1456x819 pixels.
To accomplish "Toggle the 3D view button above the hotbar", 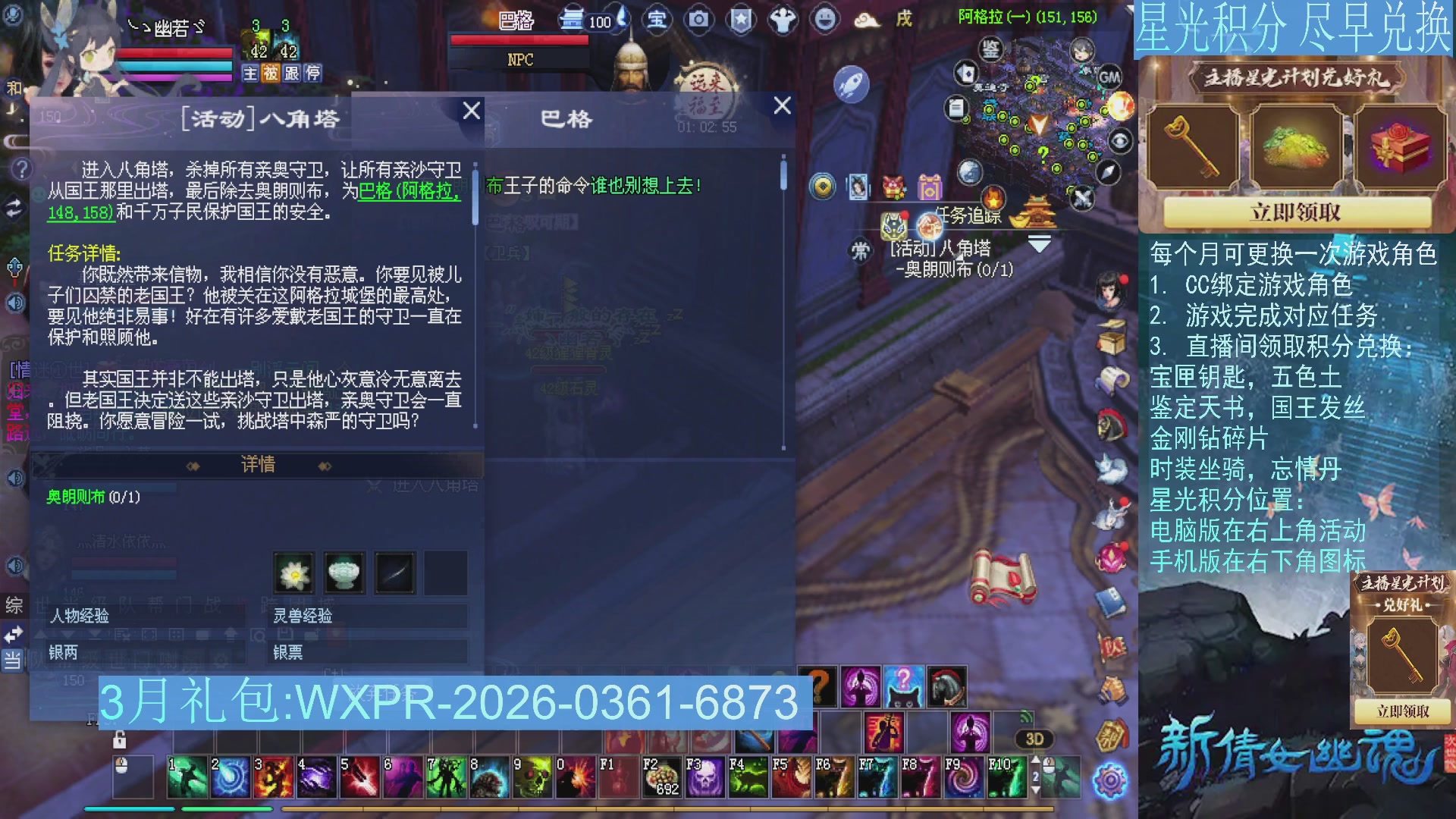I will [x=1034, y=739].
